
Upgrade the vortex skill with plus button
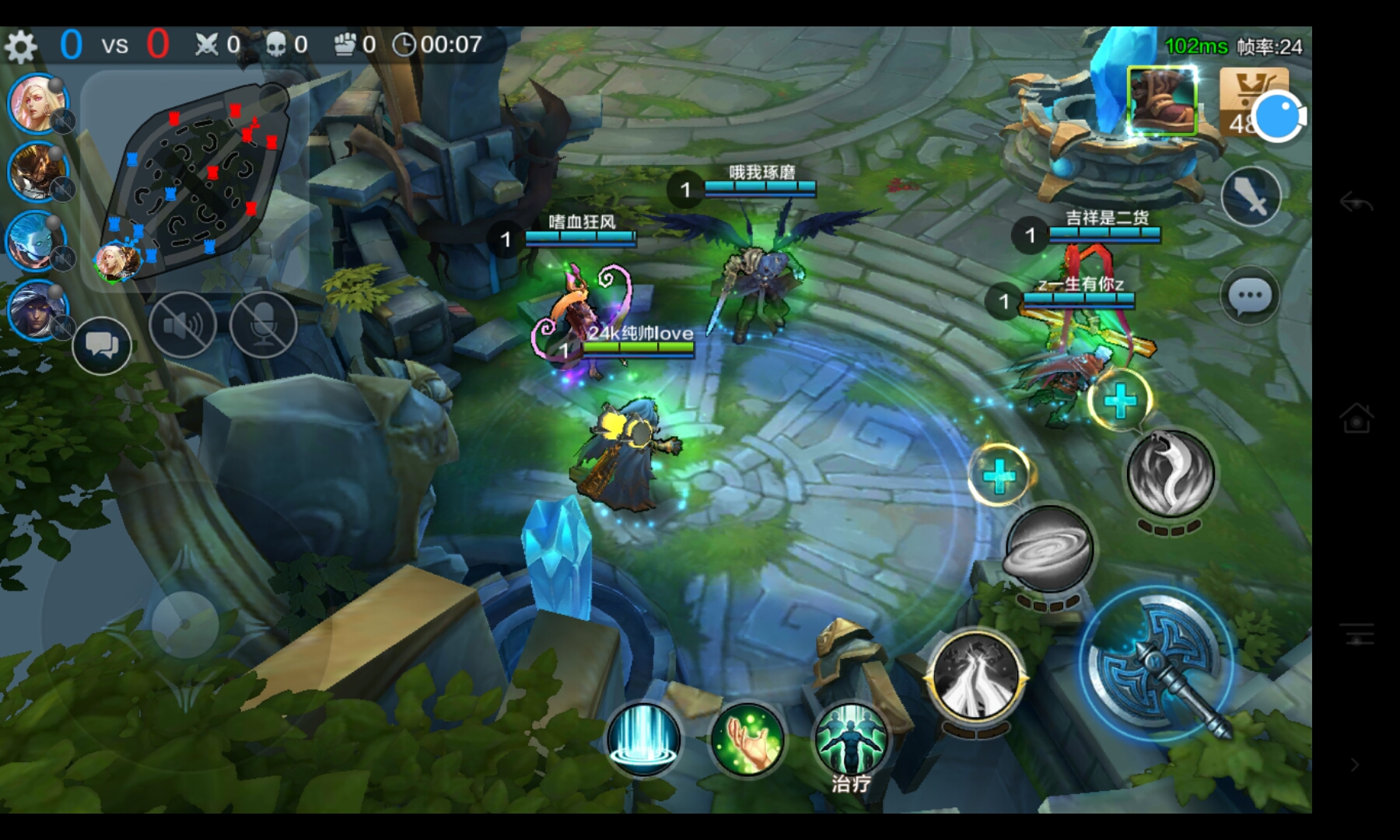pyautogui.click(x=999, y=475)
